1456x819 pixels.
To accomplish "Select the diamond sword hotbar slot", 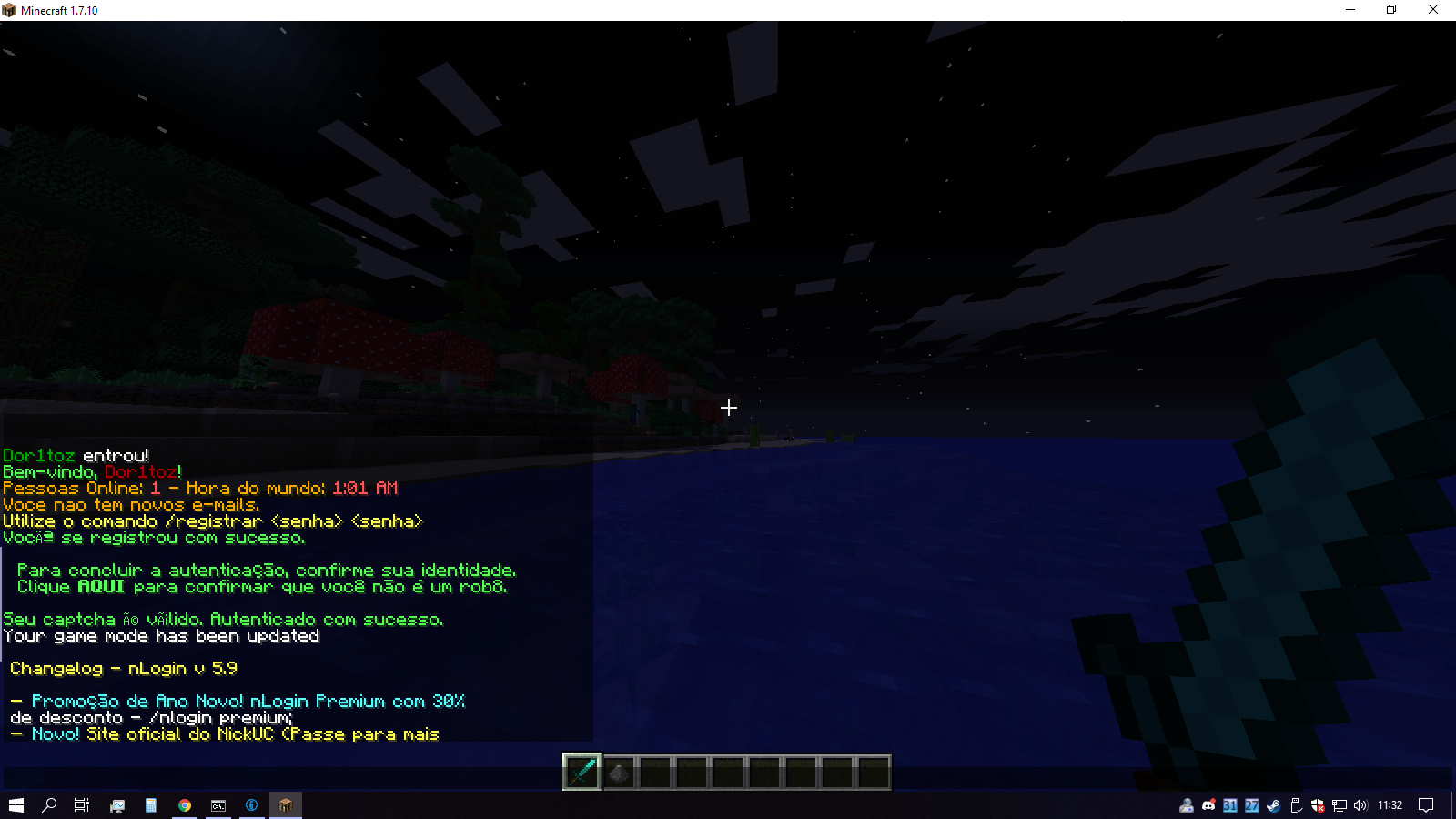I will point(582,773).
